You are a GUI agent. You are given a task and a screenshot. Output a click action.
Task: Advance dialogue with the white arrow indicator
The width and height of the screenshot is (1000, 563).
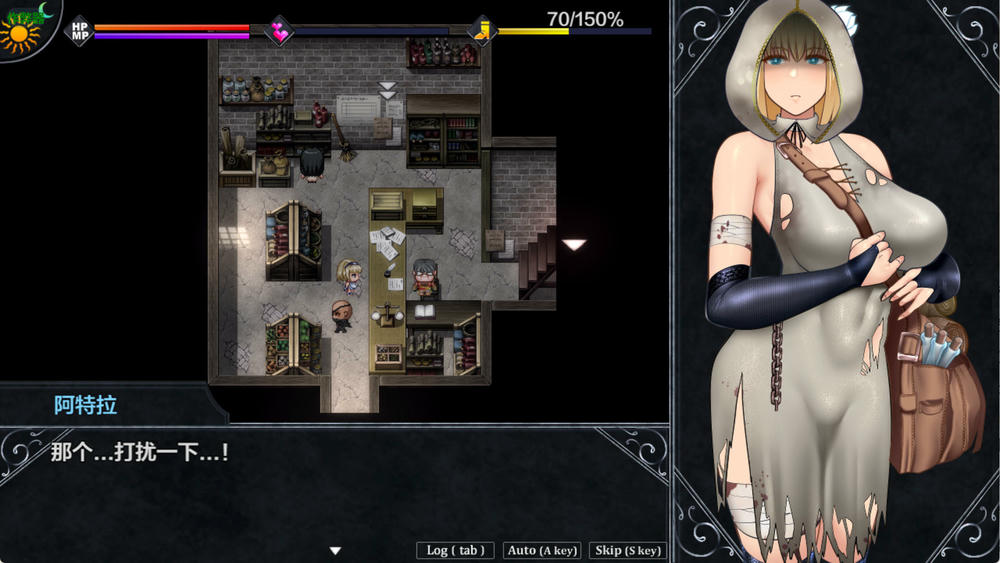pos(336,550)
